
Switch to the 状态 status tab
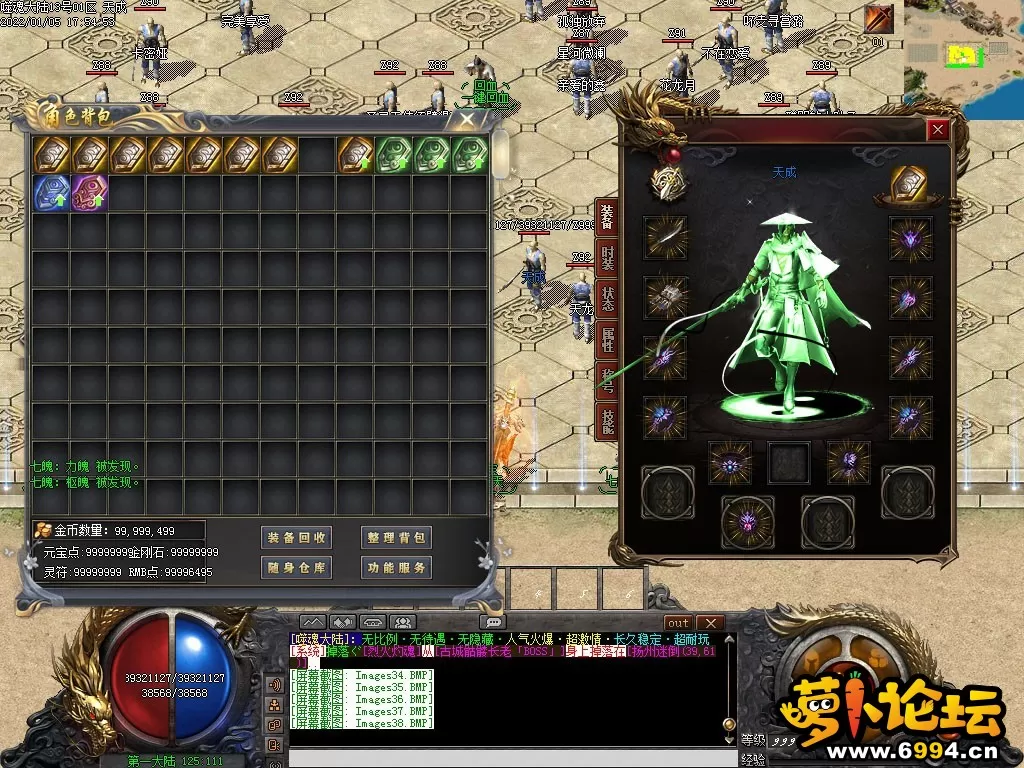point(607,299)
